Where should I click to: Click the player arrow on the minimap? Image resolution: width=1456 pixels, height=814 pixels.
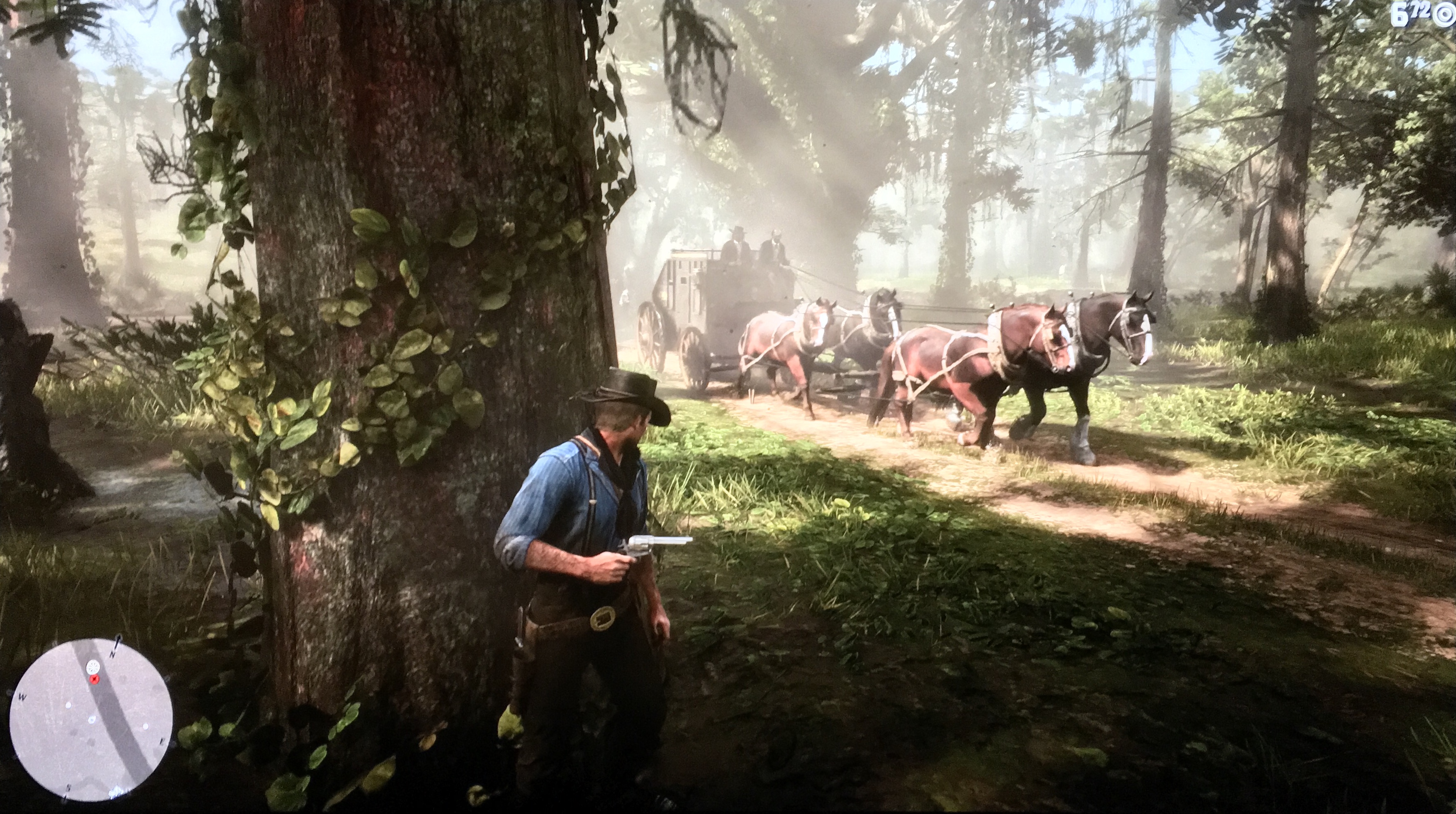(x=92, y=720)
